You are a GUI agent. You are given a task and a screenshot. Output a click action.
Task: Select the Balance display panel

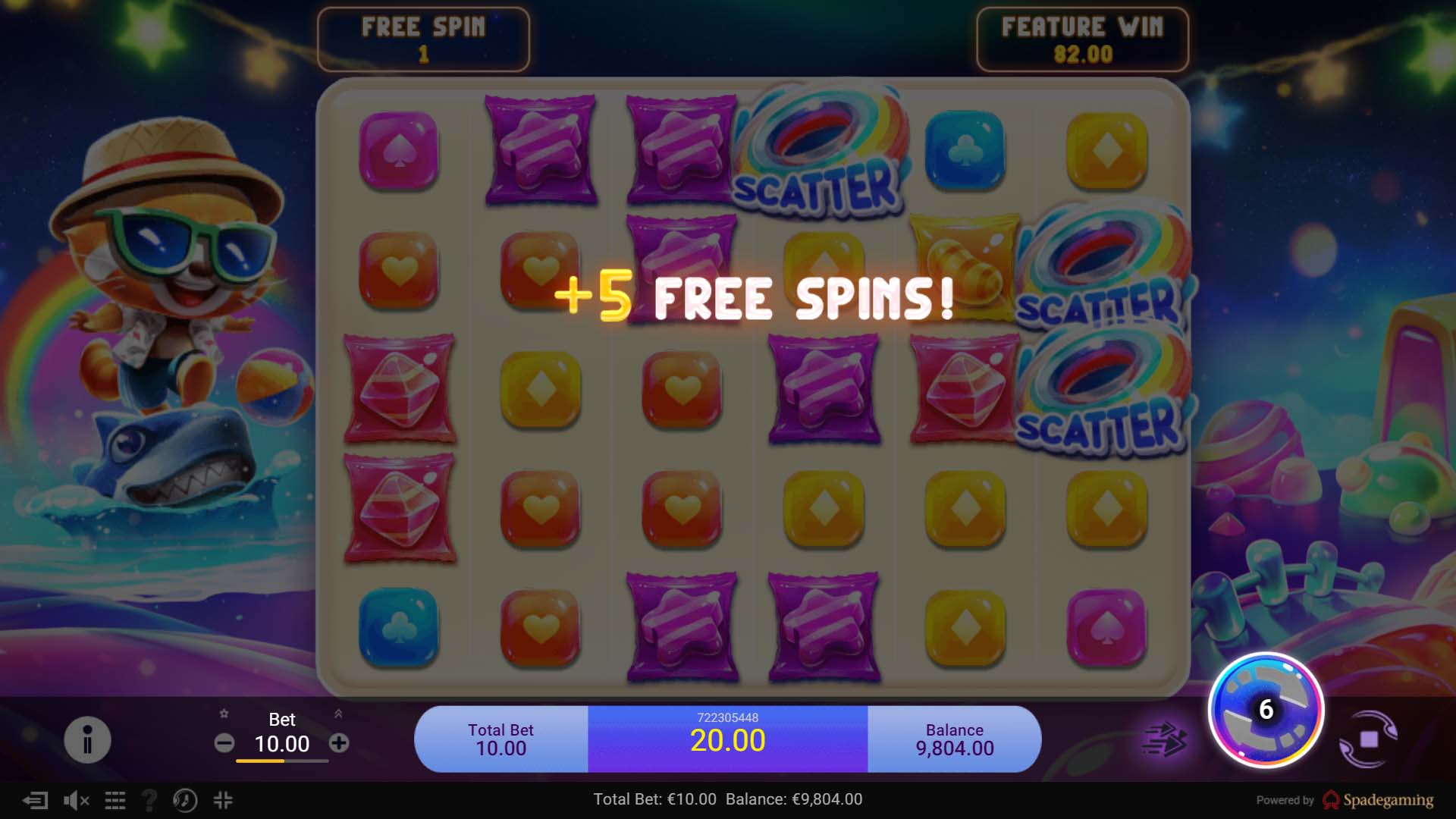coord(955,738)
